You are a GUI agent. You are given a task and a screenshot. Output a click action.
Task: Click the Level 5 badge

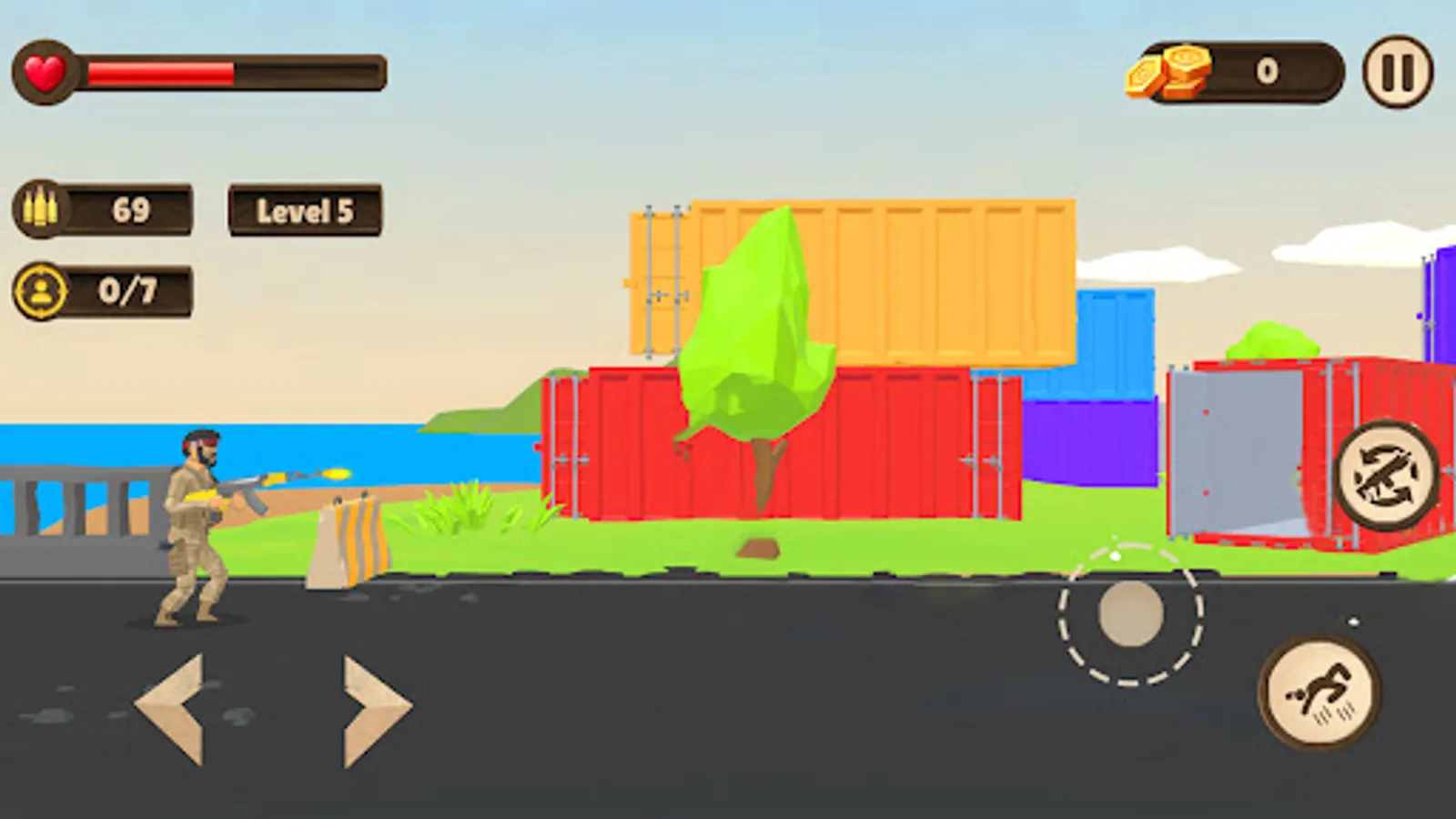pyautogui.click(x=305, y=211)
